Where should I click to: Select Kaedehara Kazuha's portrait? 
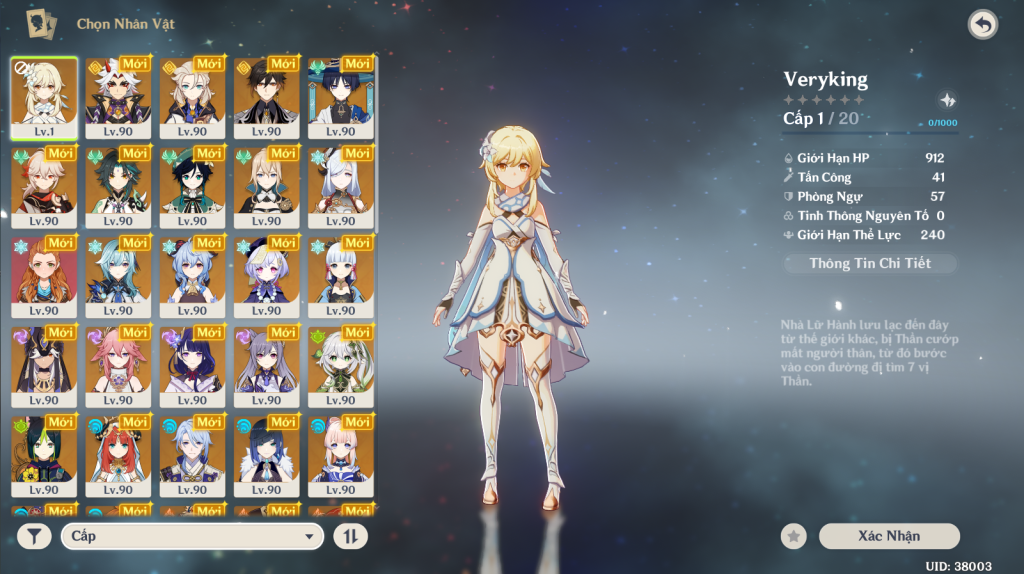(44, 186)
